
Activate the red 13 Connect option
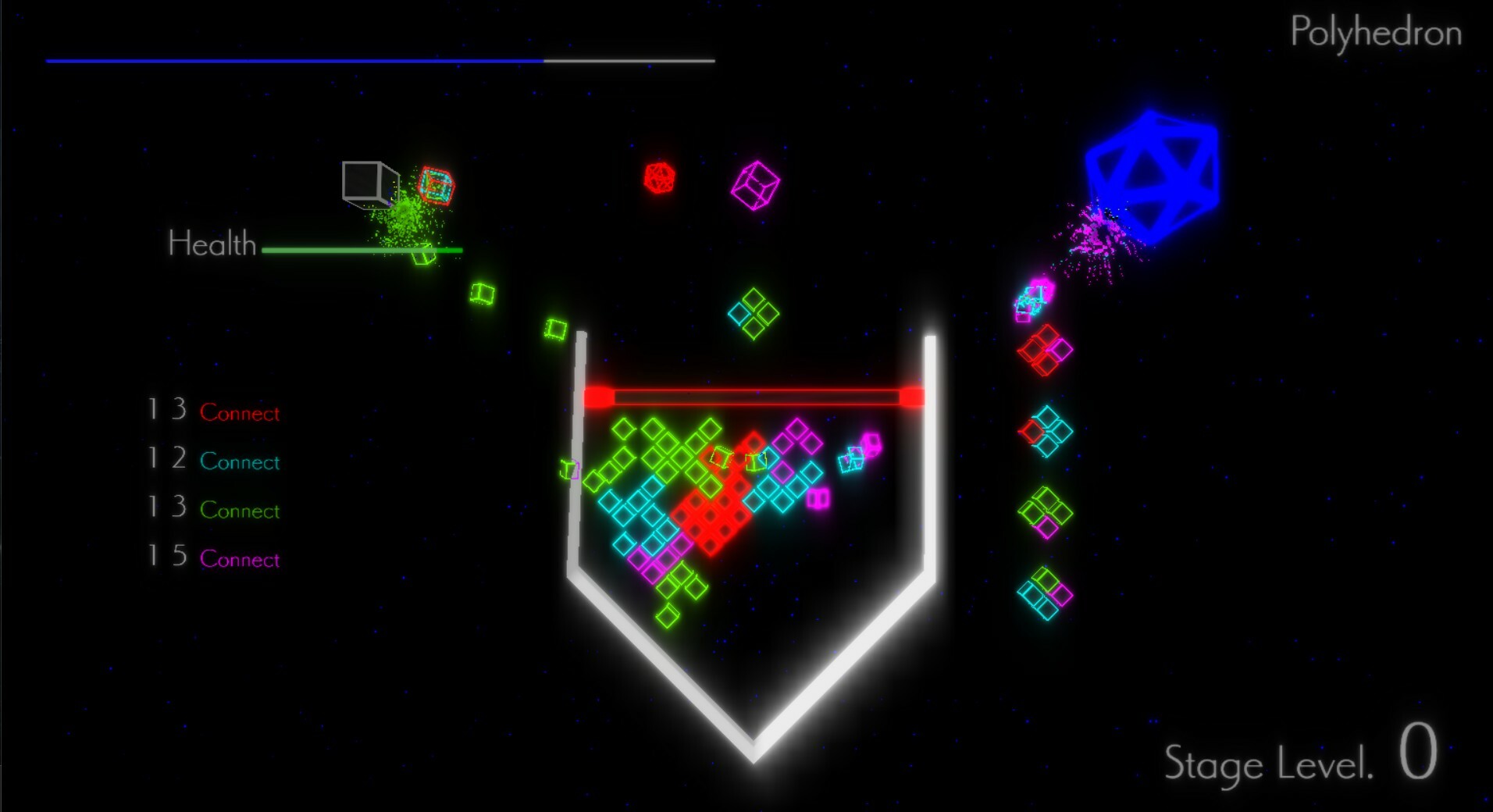(x=213, y=412)
